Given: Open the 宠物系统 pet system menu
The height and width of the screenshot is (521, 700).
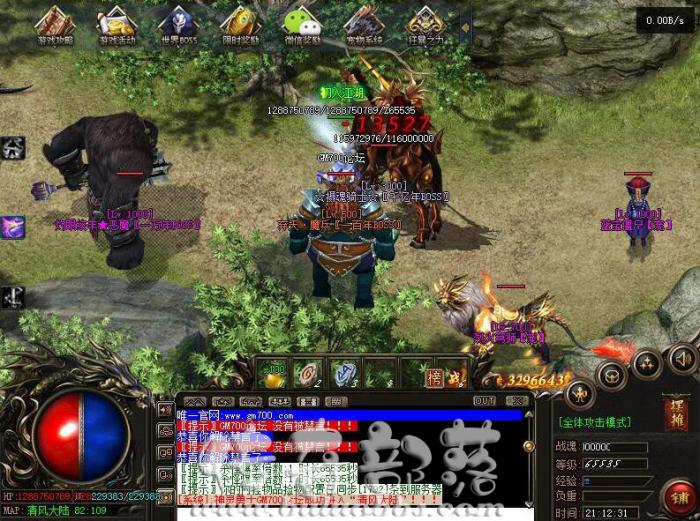Looking at the screenshot, I should pyautogui.click(x=363, y=26).
